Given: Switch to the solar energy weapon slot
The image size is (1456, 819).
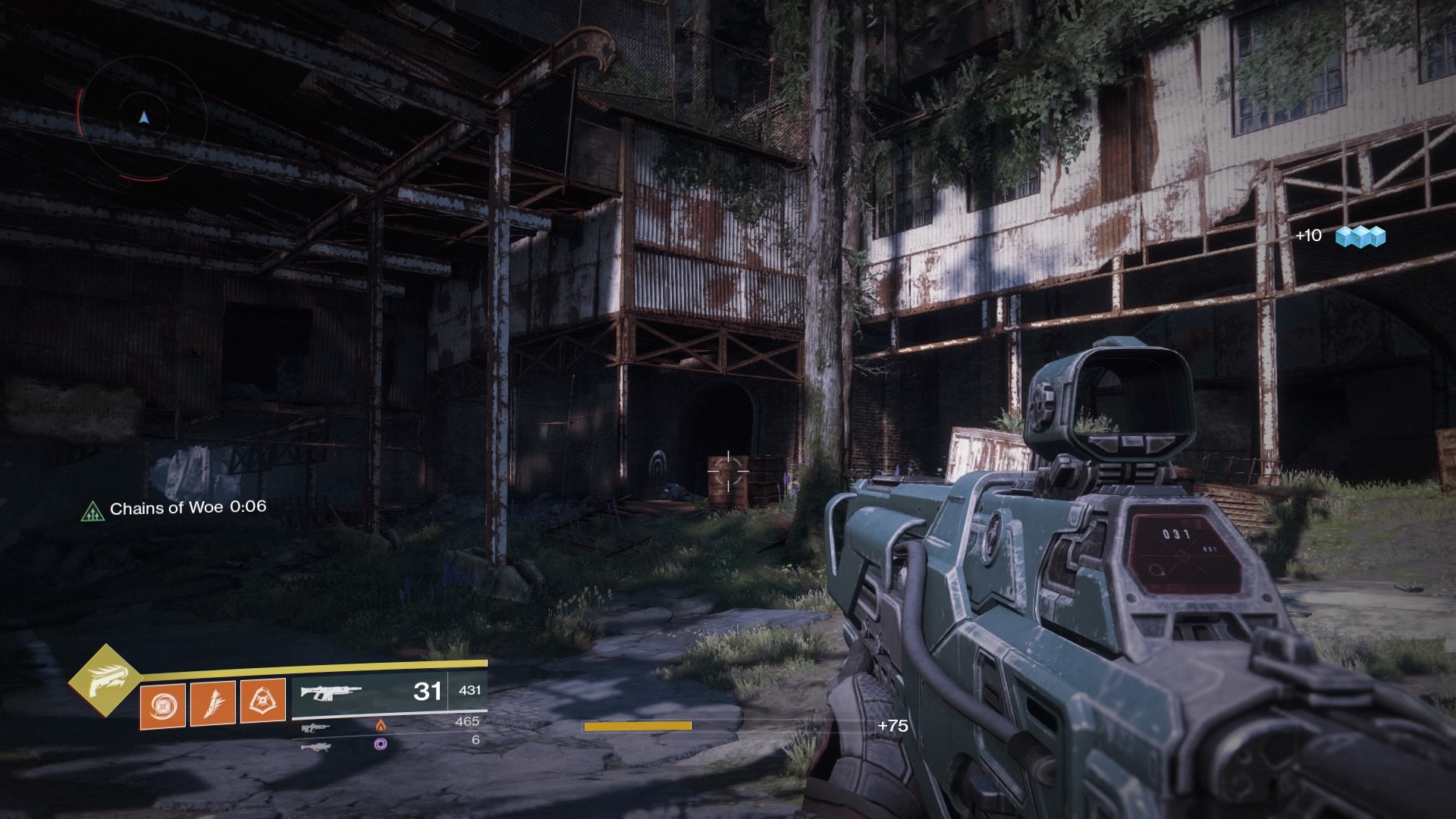Looking at the screenshot, I should coord(316,727).
